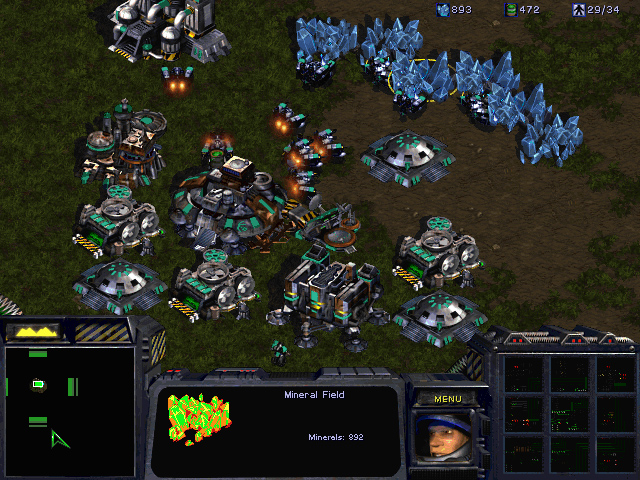Select the unit portrait in the console
Image resolution: width=640 pixels, height=480 pixels.
[x=446, y=437]
